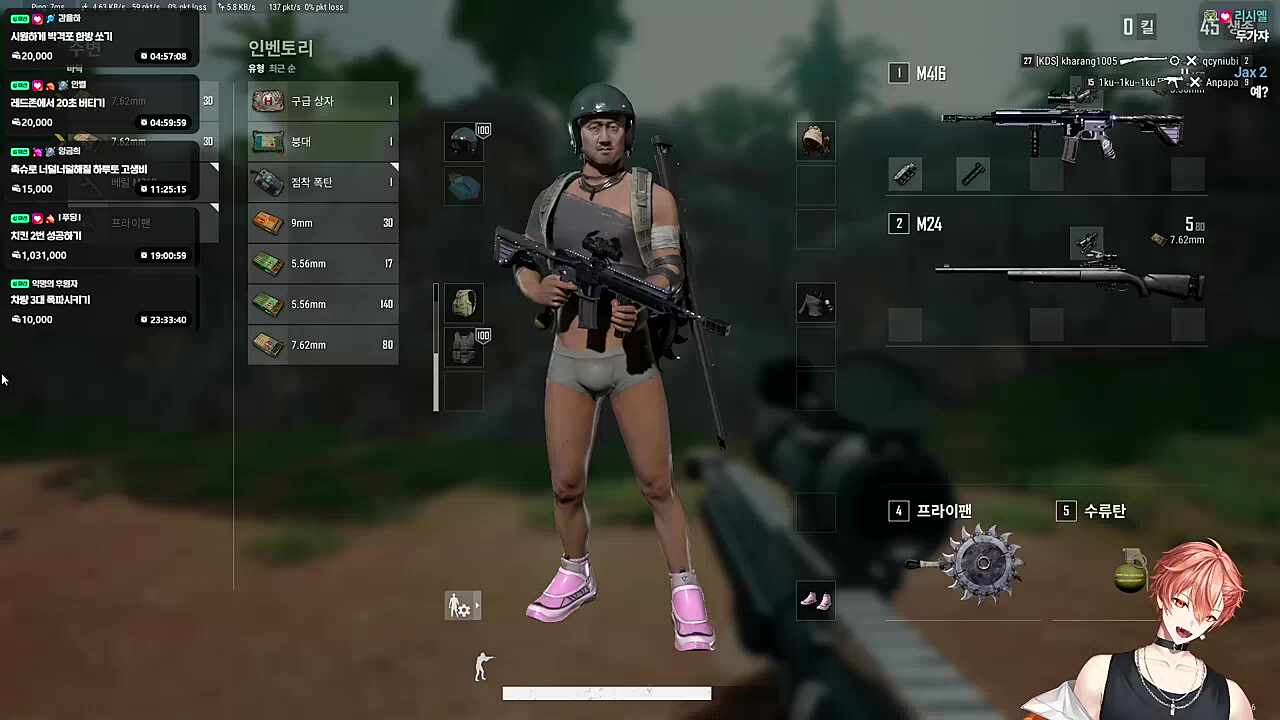Open the 유형 최근 순 sort dropdown
The image size is (1280, 720).
tap(271, 68)
